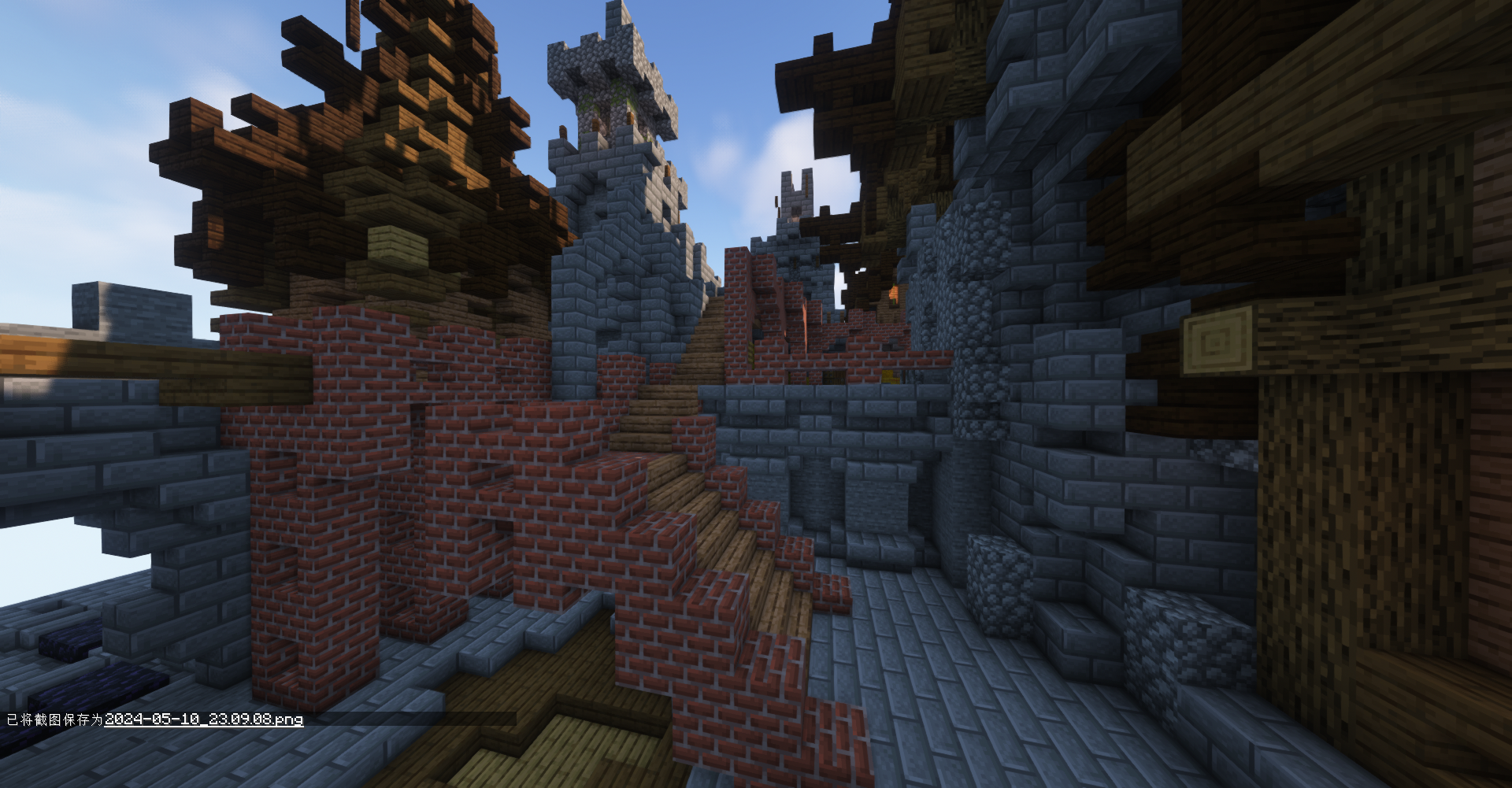
Task: Open the saved screenshot filename link
Action: tap(203, 720)
